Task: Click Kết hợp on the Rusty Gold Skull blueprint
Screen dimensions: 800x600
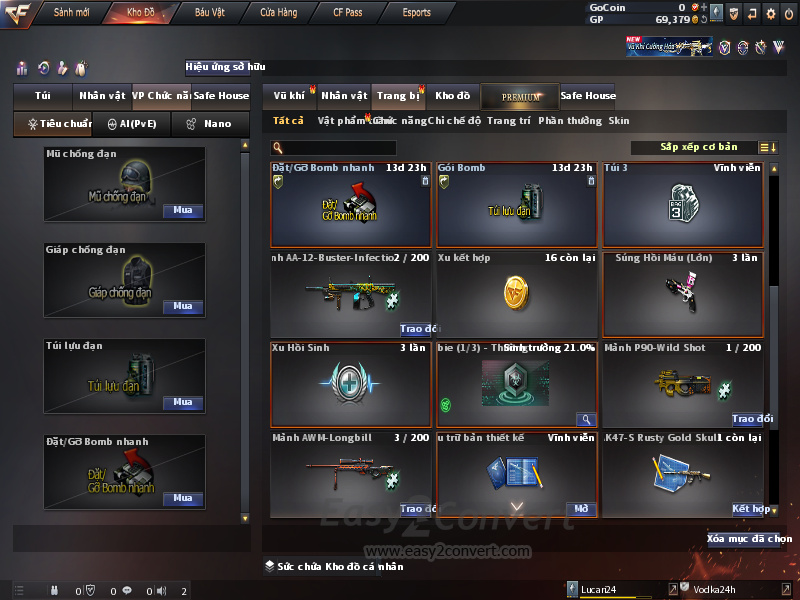Action: (749, 509)
